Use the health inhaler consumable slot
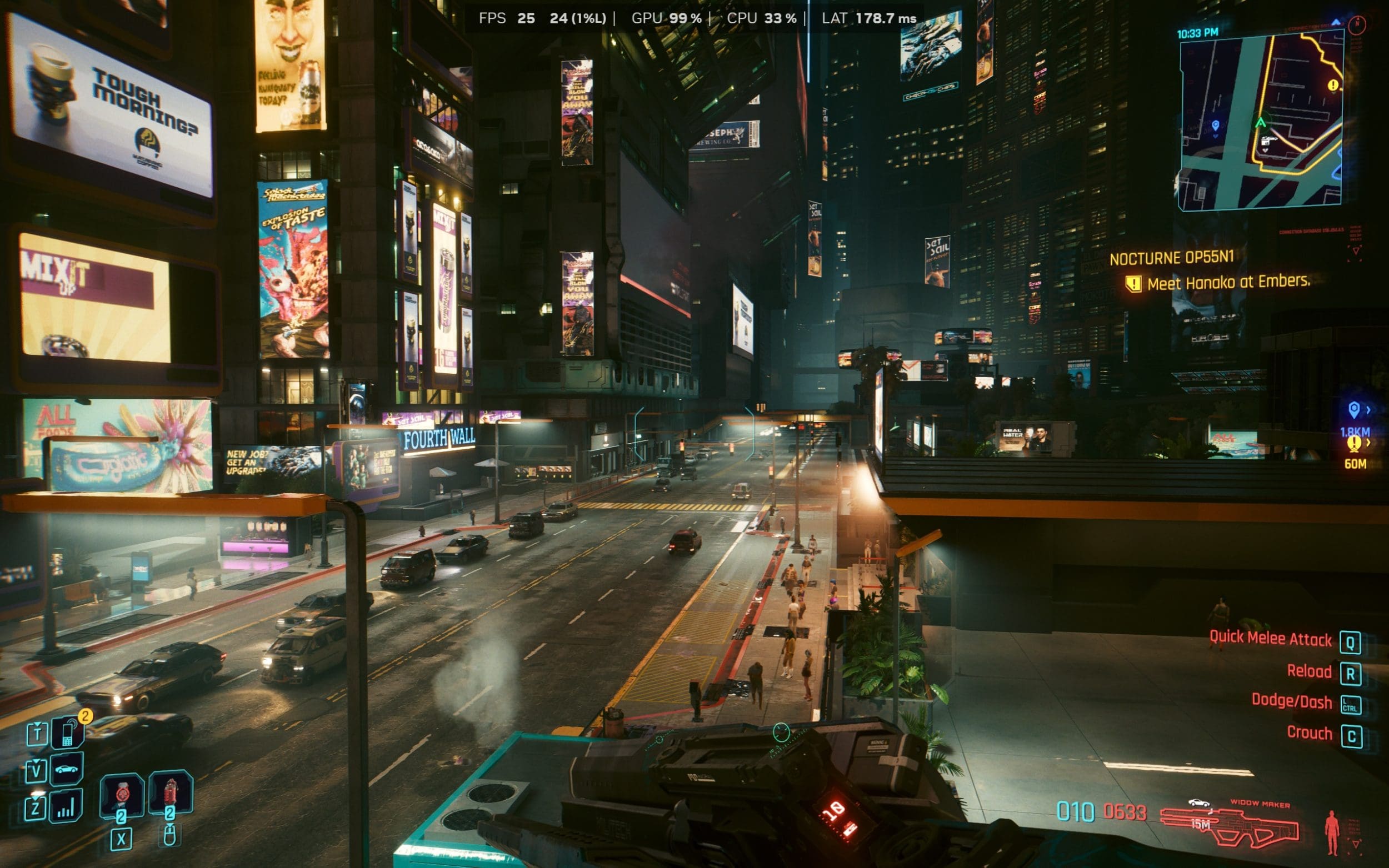 [121, 795]
